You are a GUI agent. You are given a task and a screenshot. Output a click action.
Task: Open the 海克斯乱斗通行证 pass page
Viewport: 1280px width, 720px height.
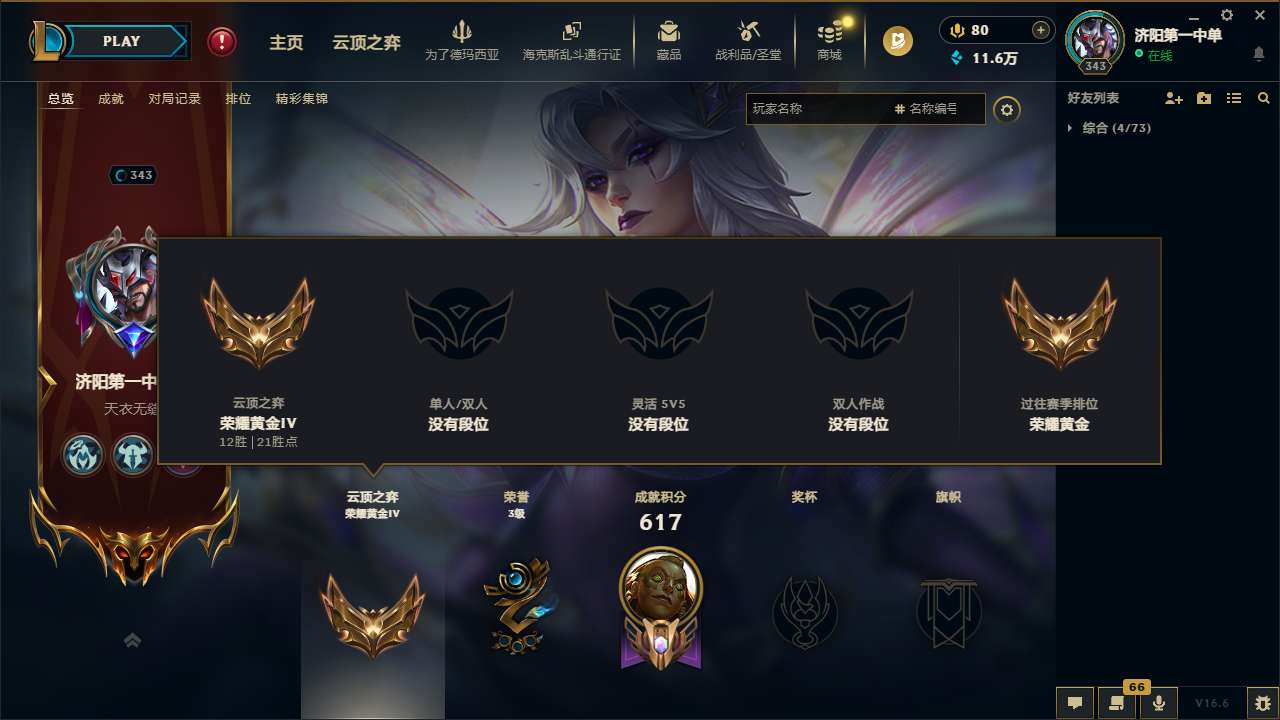tap(571, 42)
